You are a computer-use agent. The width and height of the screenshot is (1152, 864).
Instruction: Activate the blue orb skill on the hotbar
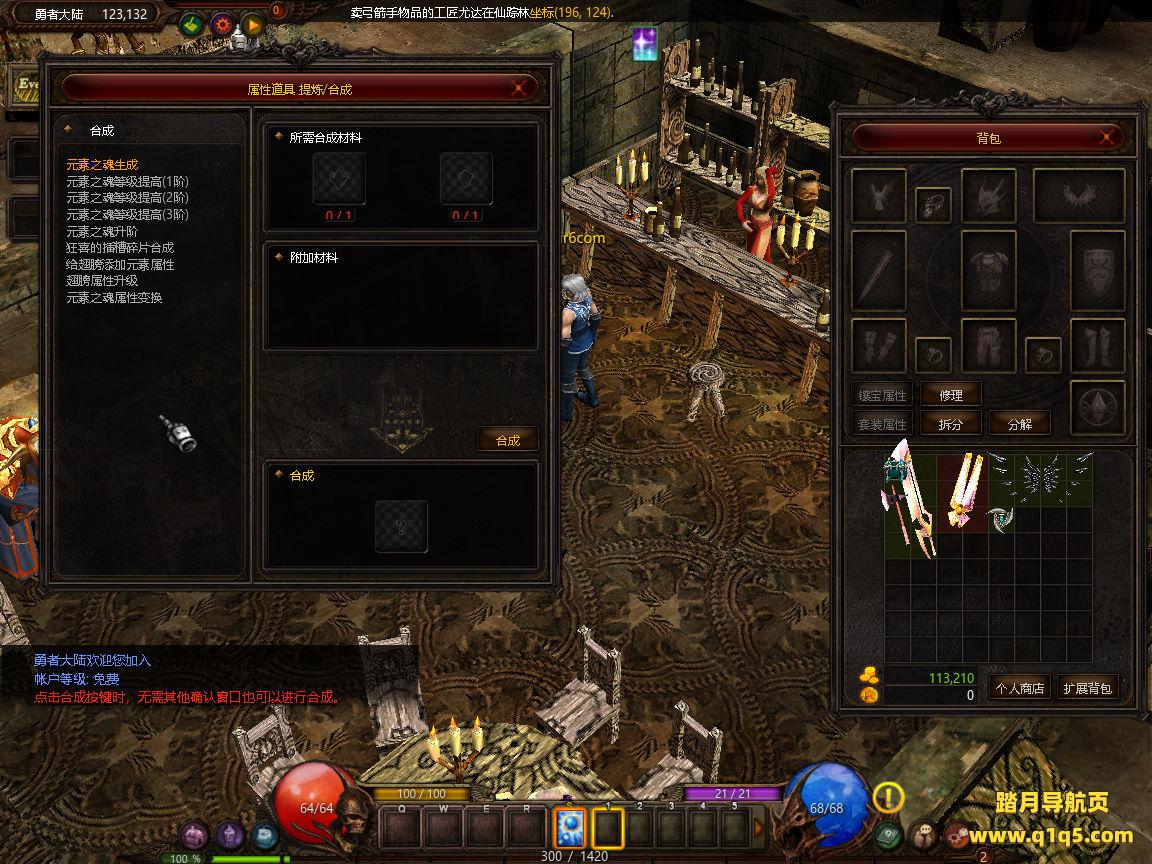570,828
